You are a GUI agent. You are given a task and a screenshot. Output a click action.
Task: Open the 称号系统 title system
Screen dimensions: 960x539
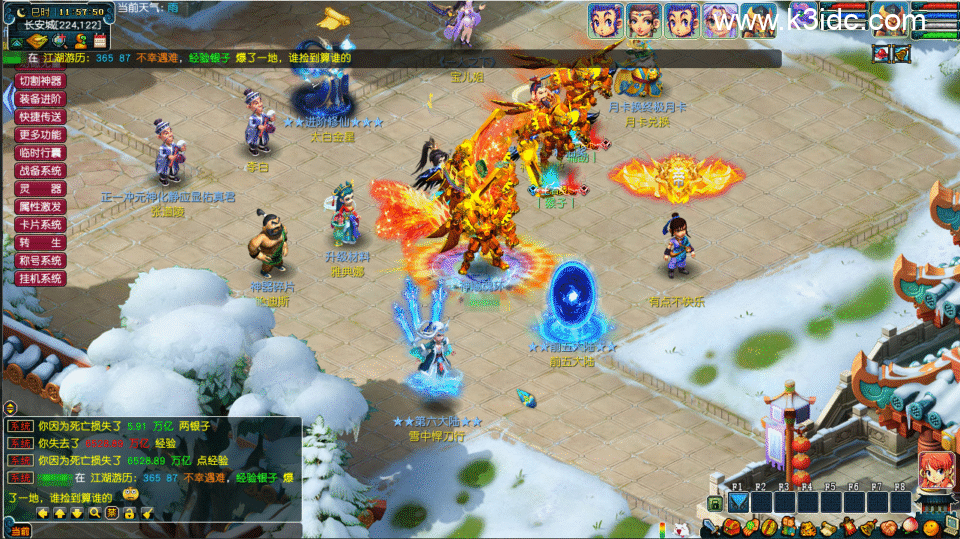tap(40, 261)
